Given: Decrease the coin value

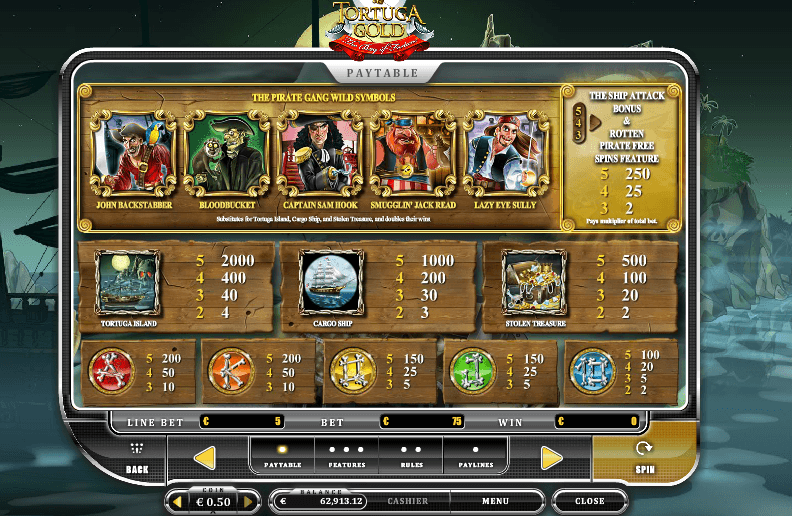Looking at the screenshot, I should [178, 501].
